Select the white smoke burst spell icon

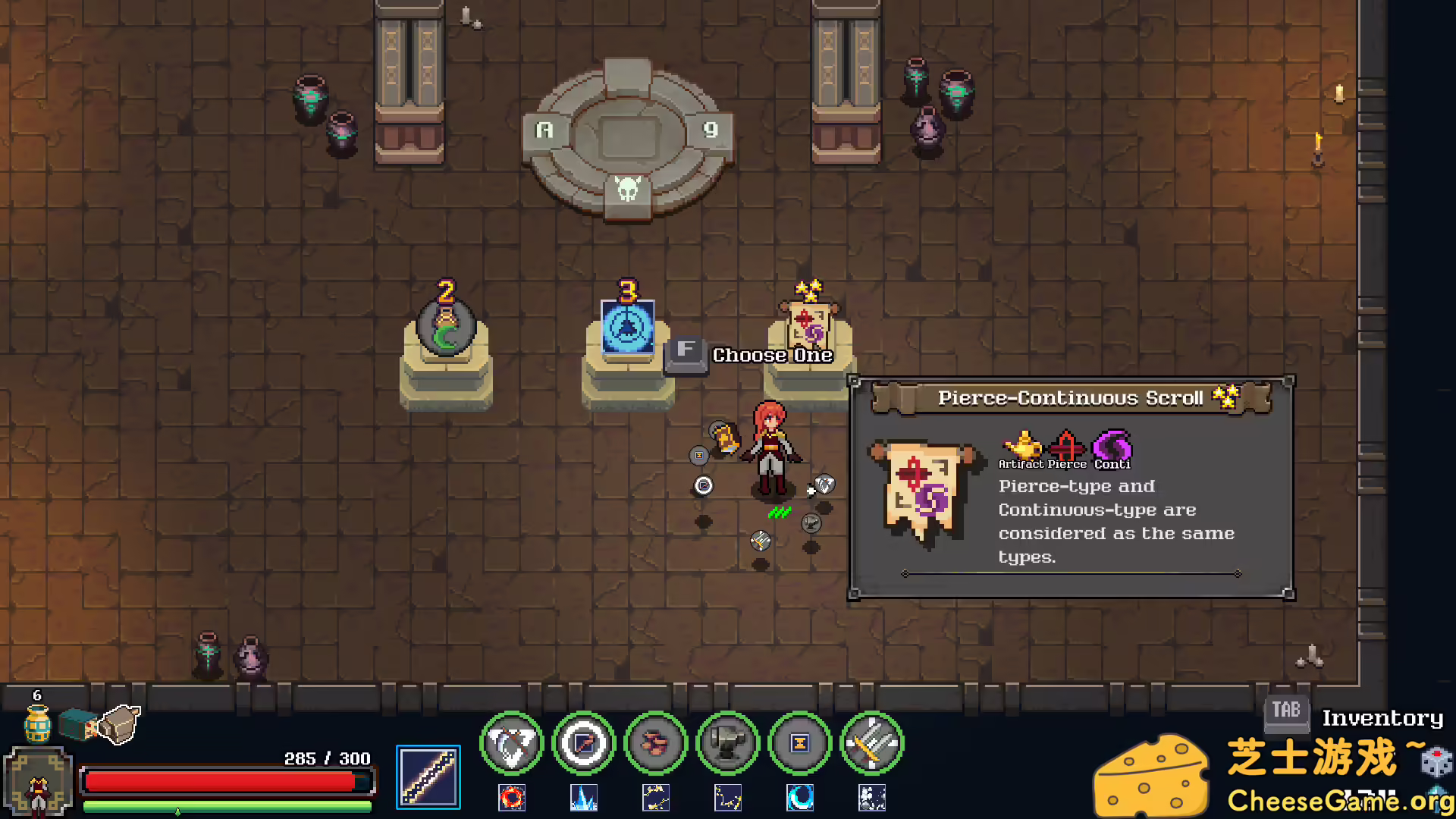pyautogui.click(x=872, y=798)
